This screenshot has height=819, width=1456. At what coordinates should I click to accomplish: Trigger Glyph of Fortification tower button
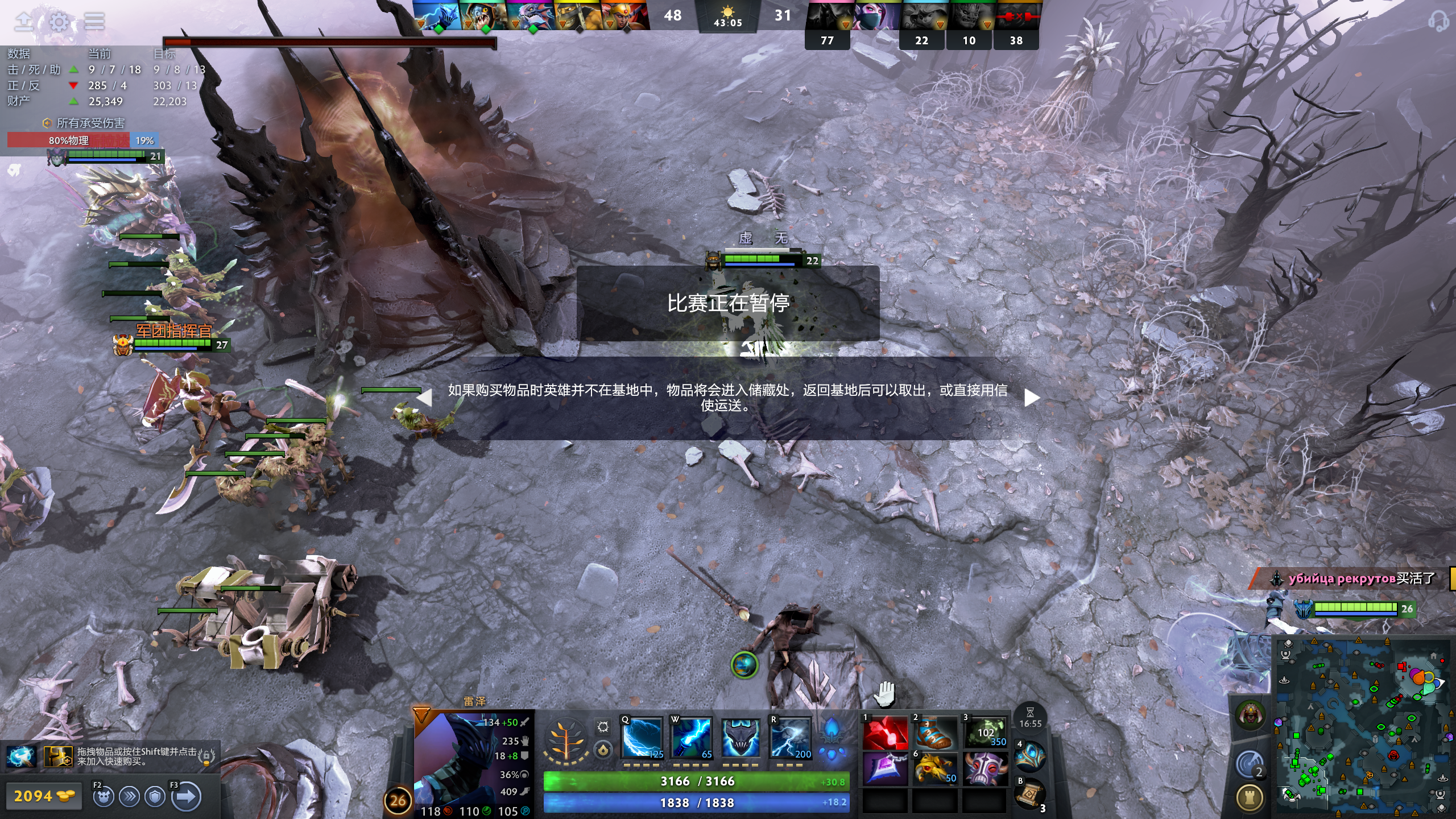click(1250, 798)
